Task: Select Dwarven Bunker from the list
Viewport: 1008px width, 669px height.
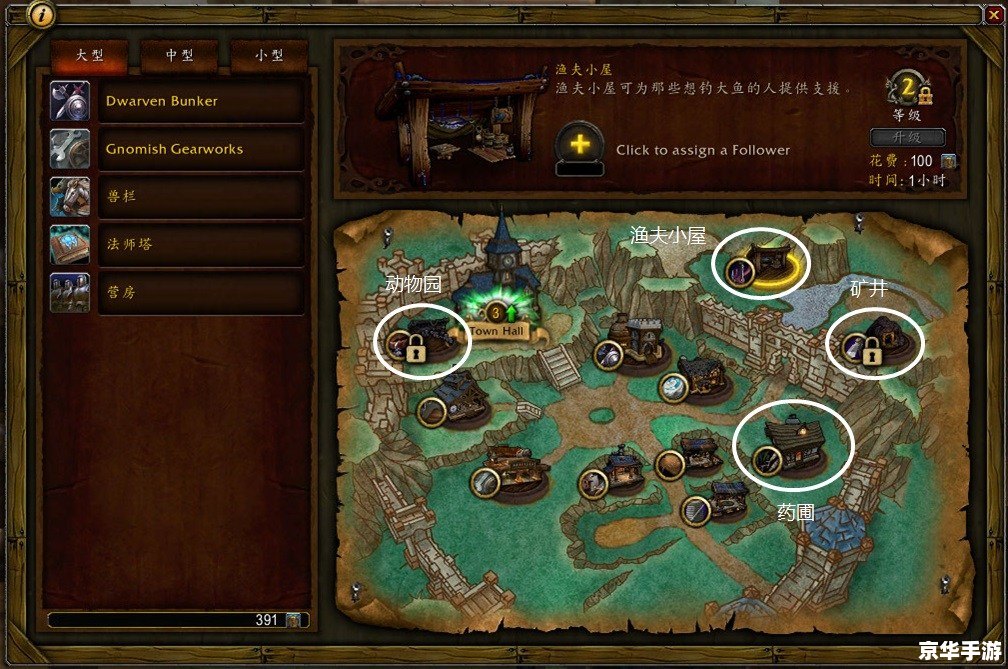Action: click(x=177, y=101)
